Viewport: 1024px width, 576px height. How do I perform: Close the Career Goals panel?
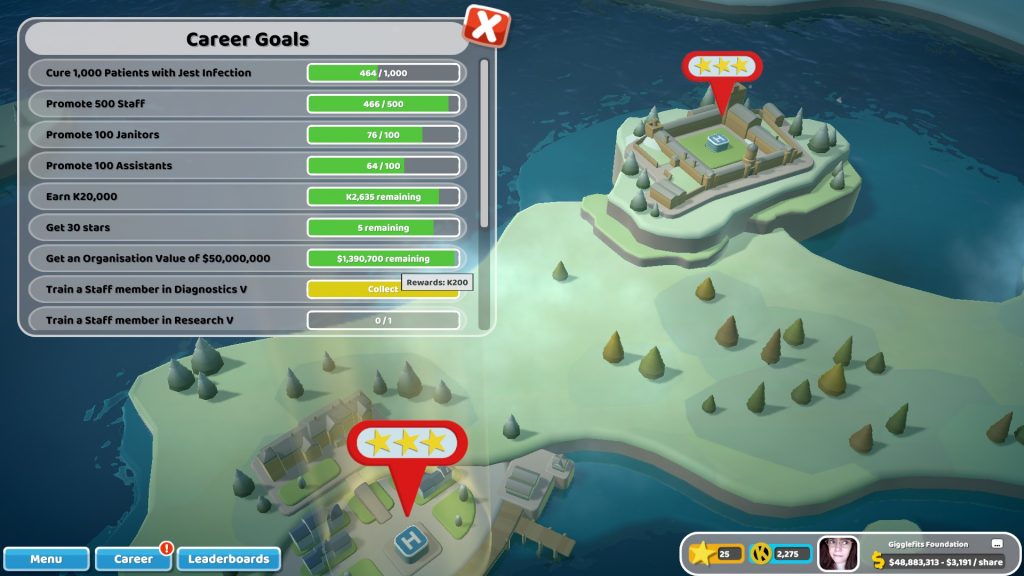[487, 26]
